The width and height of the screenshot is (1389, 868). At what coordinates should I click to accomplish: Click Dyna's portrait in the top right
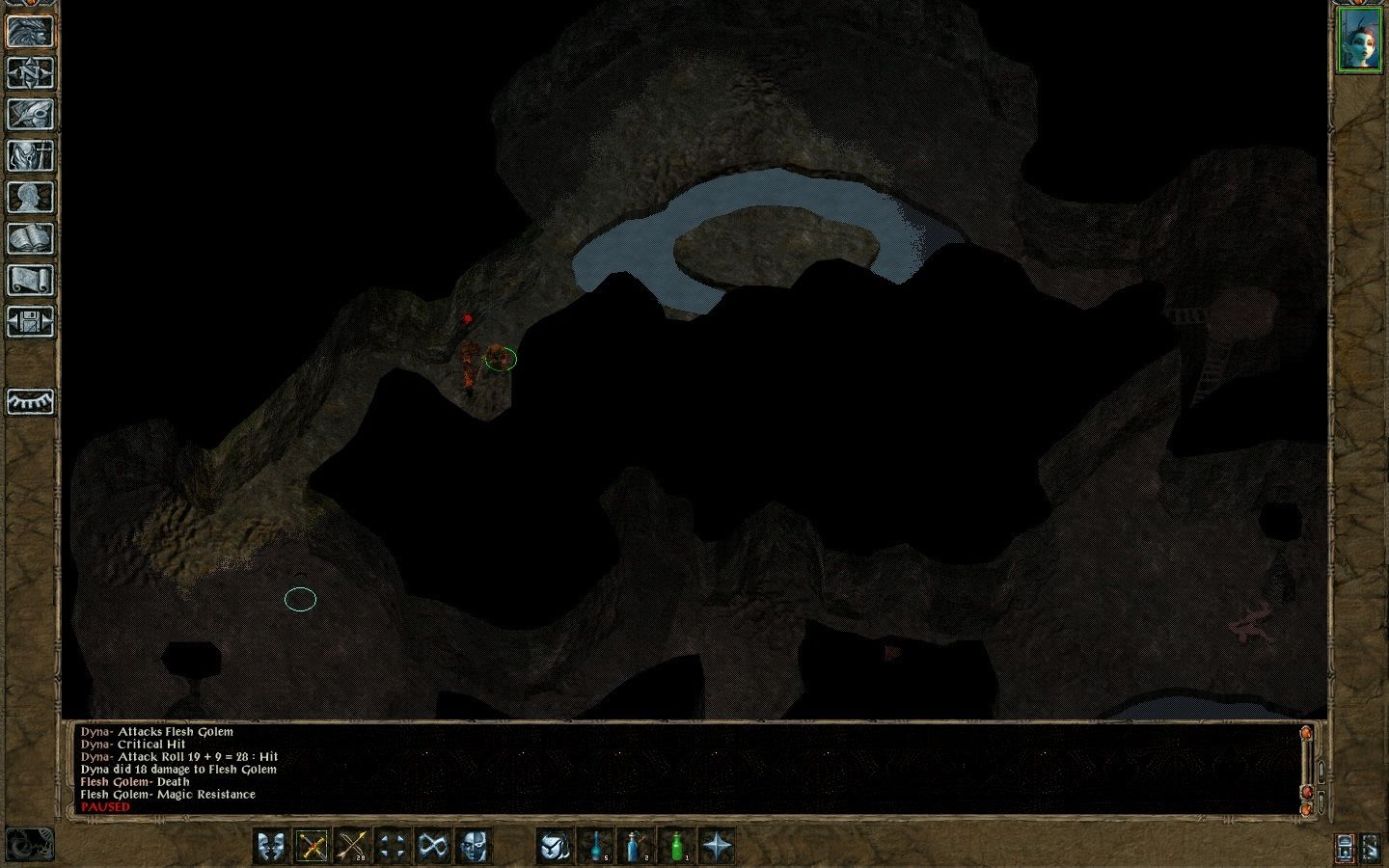(1362, 41)
